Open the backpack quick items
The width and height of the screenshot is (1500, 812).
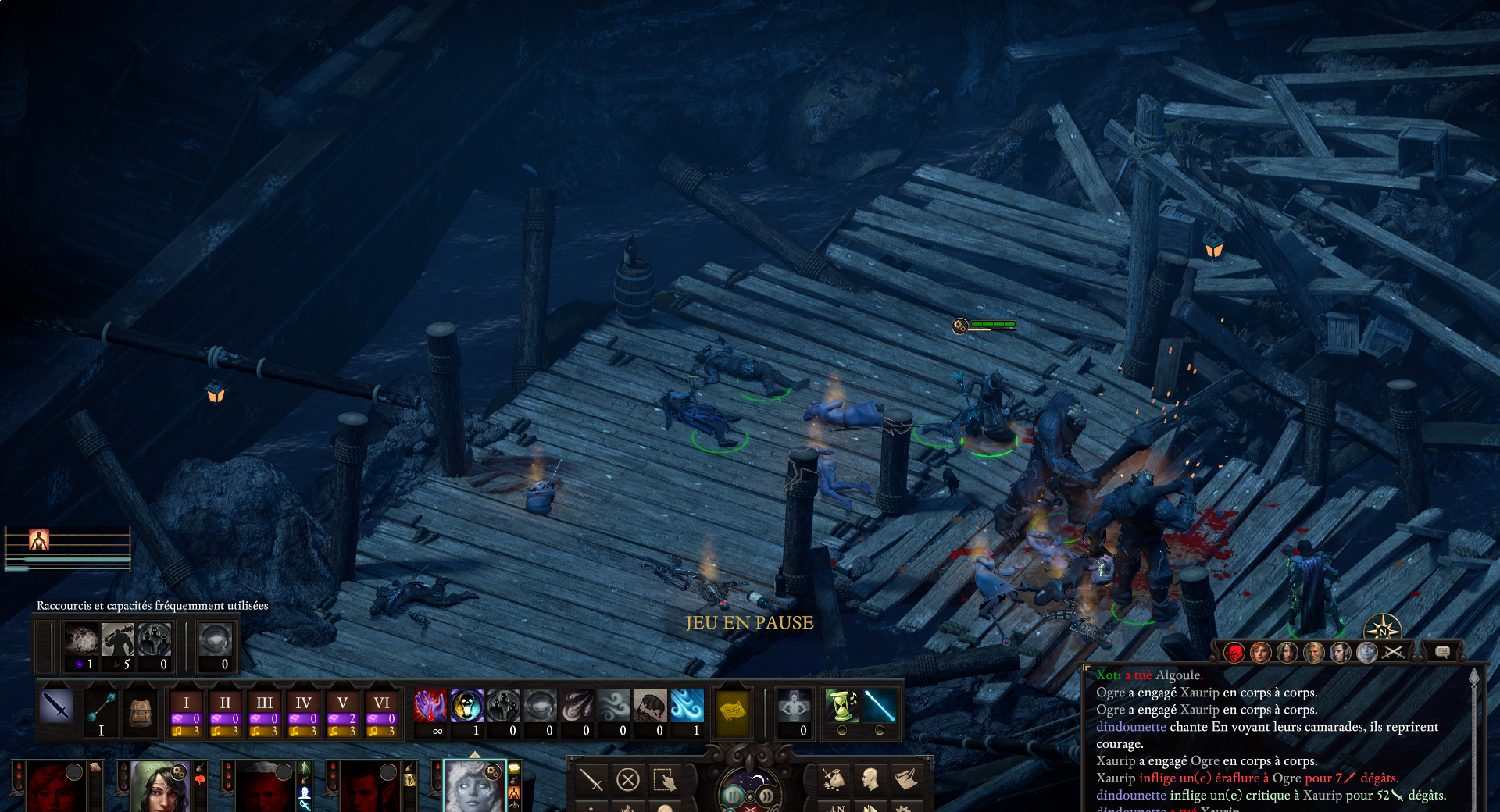click(x=141, y=710)
